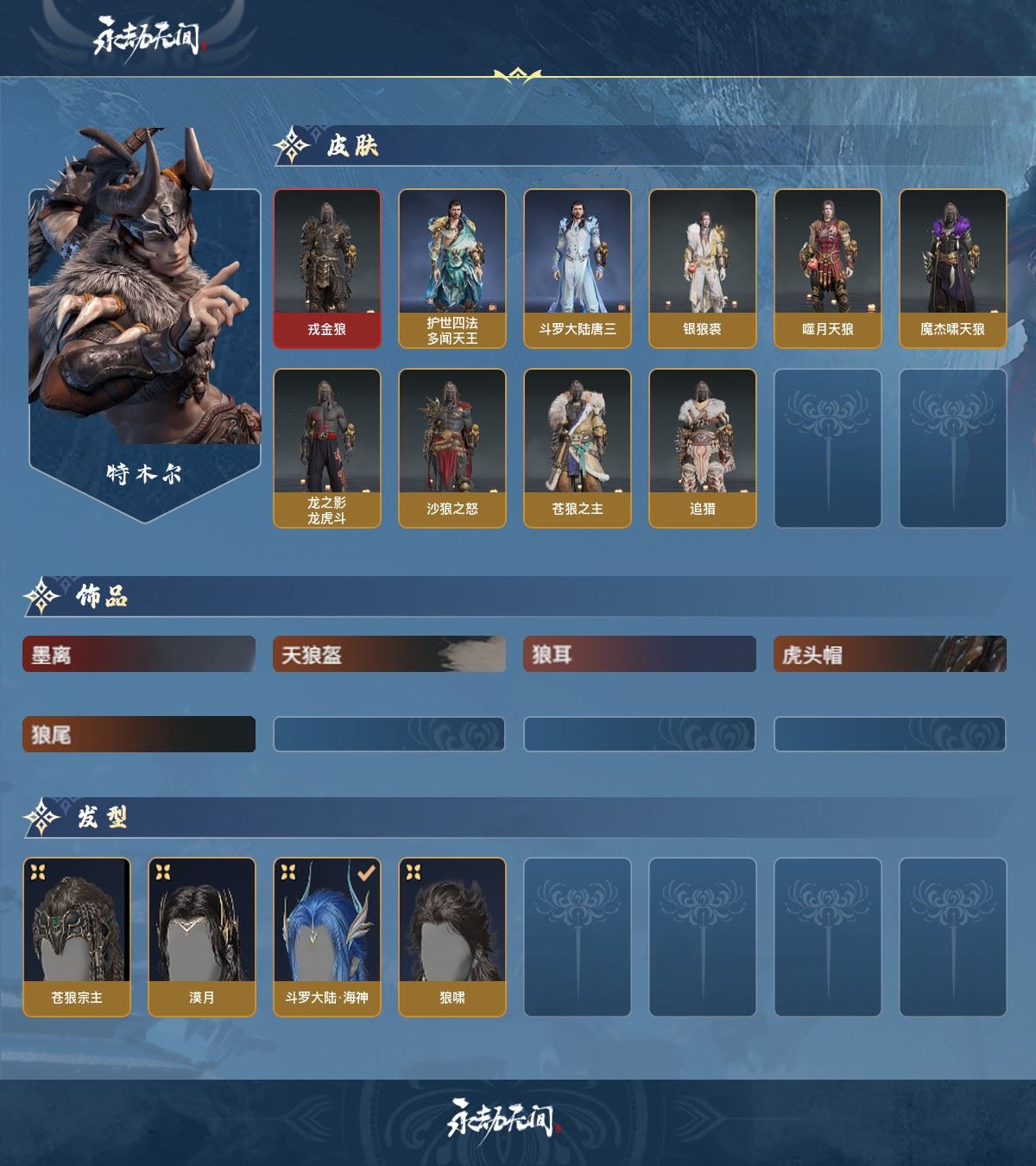Image resolution: width=1036 pixels, height=1166 pixels.
Task: Select the 漠月 hairstyle
Action: tap(202, 937)
